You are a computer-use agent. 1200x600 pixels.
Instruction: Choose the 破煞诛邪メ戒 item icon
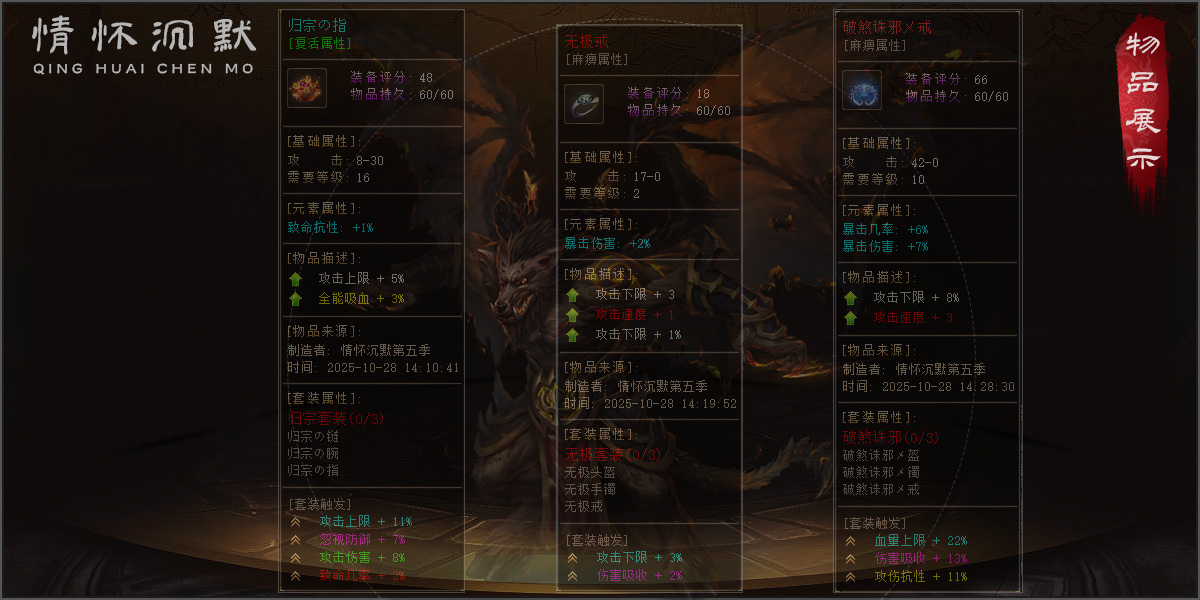(861, 90)
